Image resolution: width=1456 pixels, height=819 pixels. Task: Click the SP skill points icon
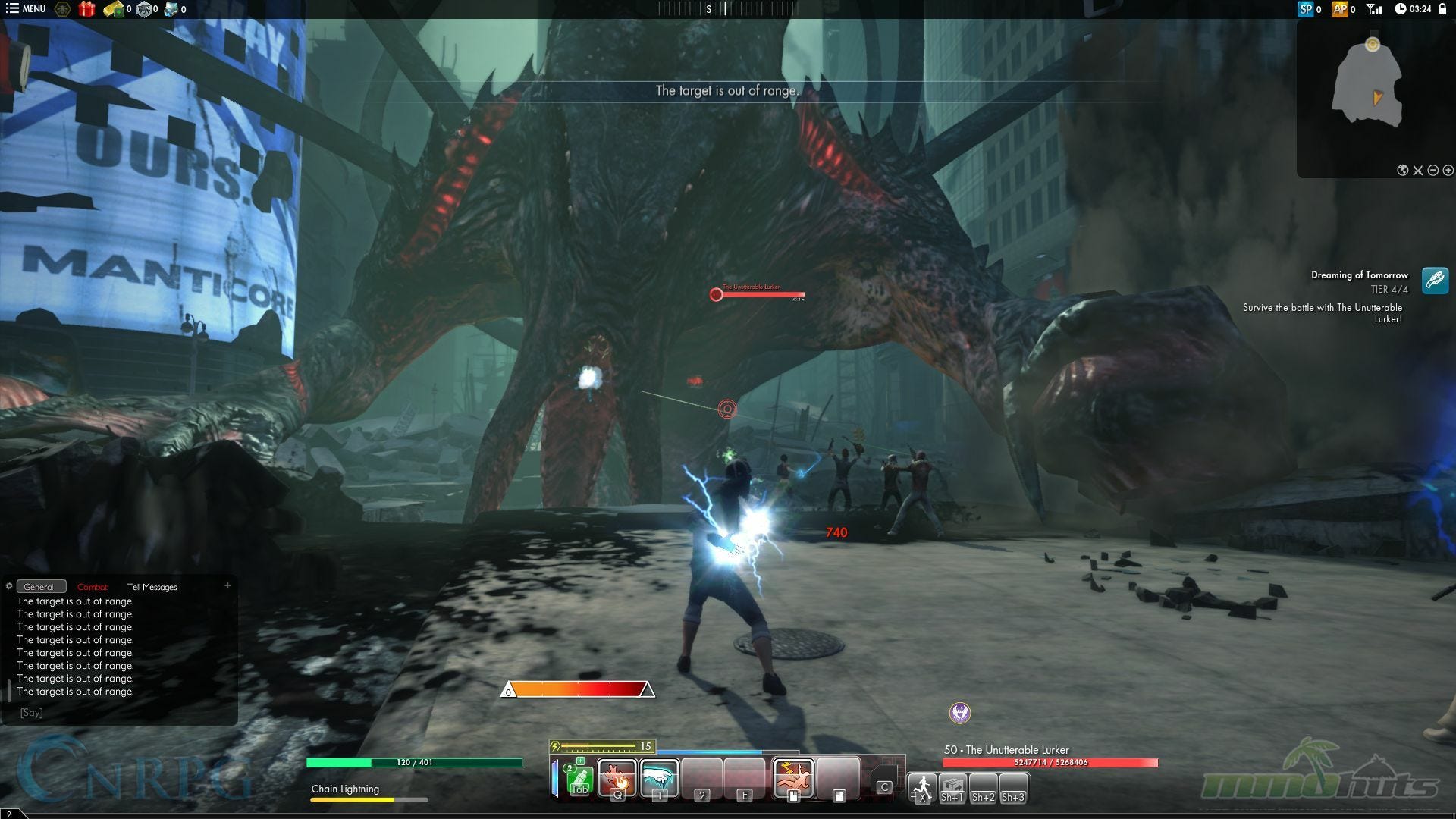pos(1305,9)
